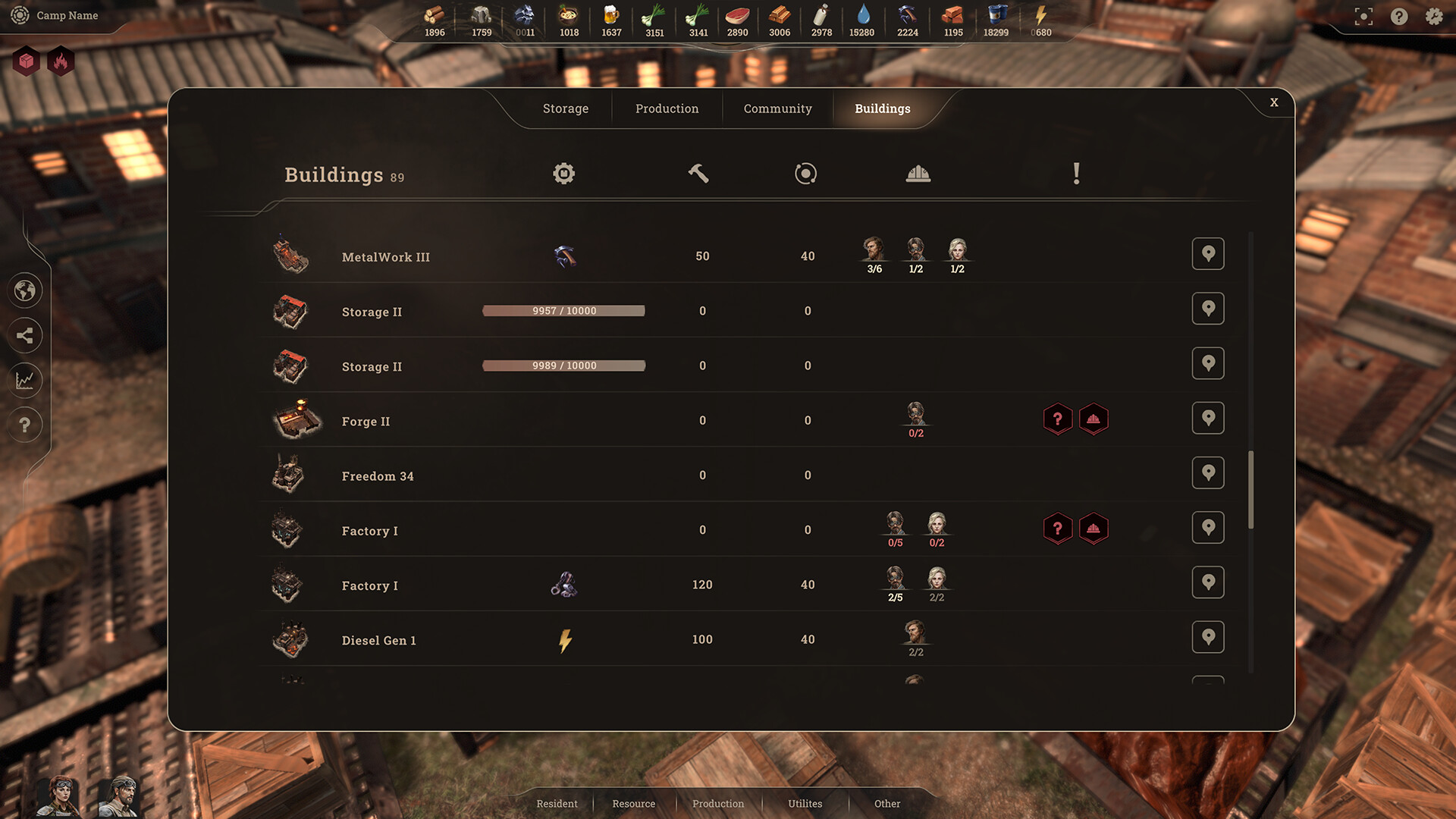Screen dimensions: 1456x819
Task: Click the lightning icon beside Diesel Gen 1
Action: pyautogui.click(x=563, y=639)
